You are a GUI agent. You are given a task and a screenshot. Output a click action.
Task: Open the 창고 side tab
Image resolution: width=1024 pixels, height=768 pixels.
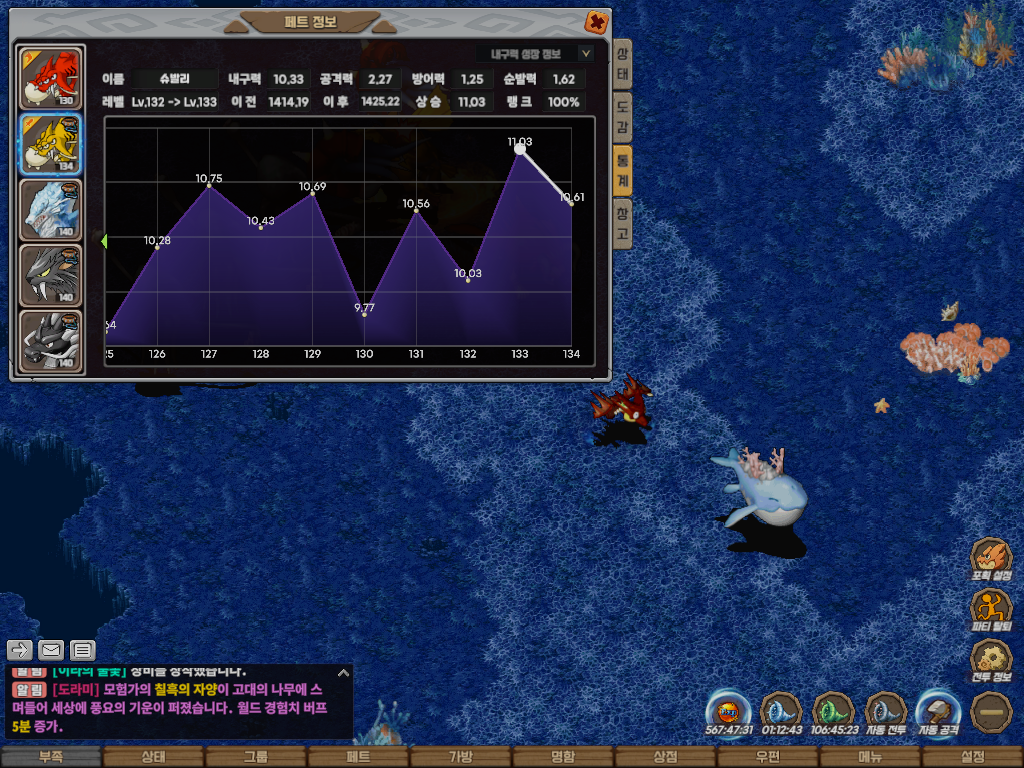click(622, 222)
